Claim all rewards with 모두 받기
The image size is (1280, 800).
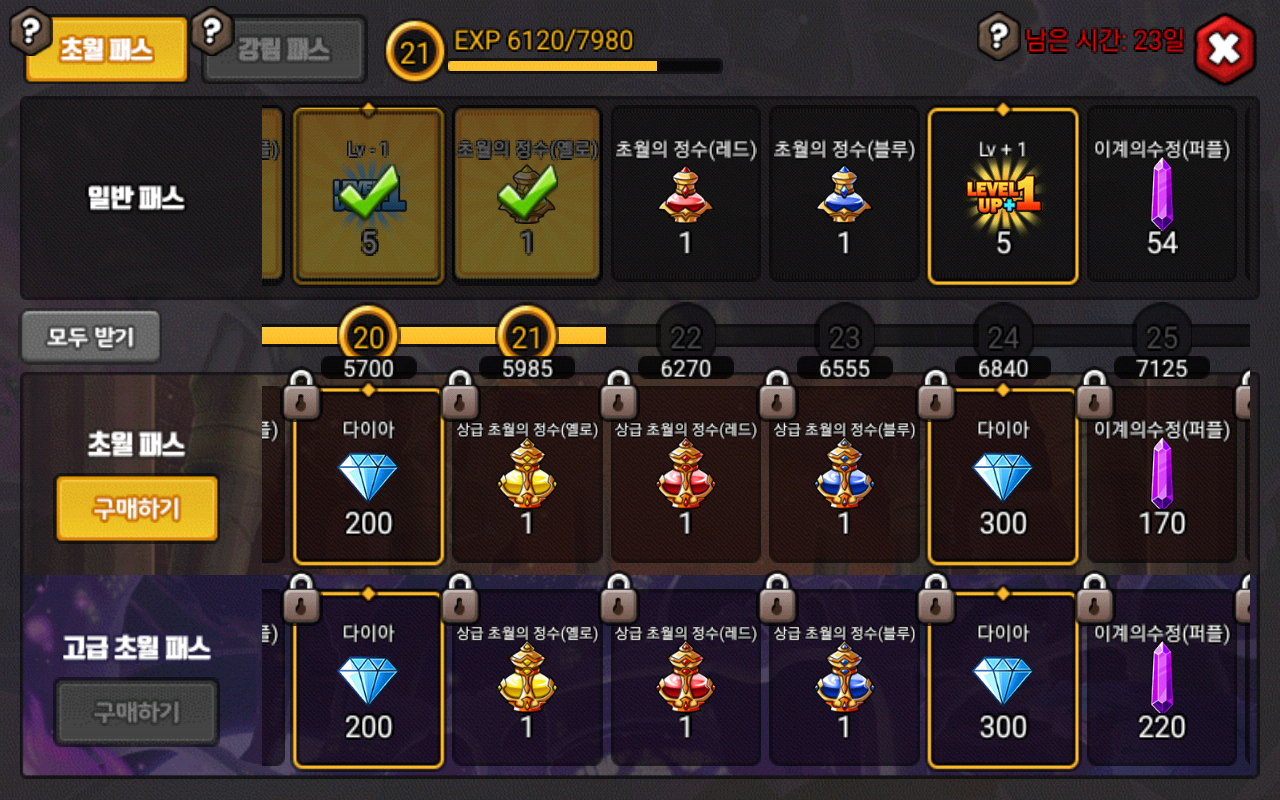click(90, 337)
